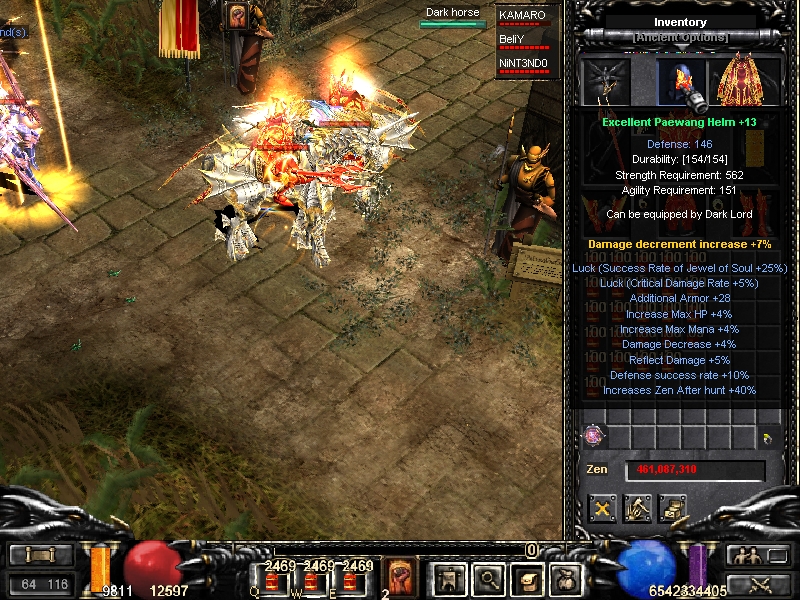This screenshot has width=800, height=600.
Task: Select the equipped Paewang Helm slot
Action: tap(681, 82)
